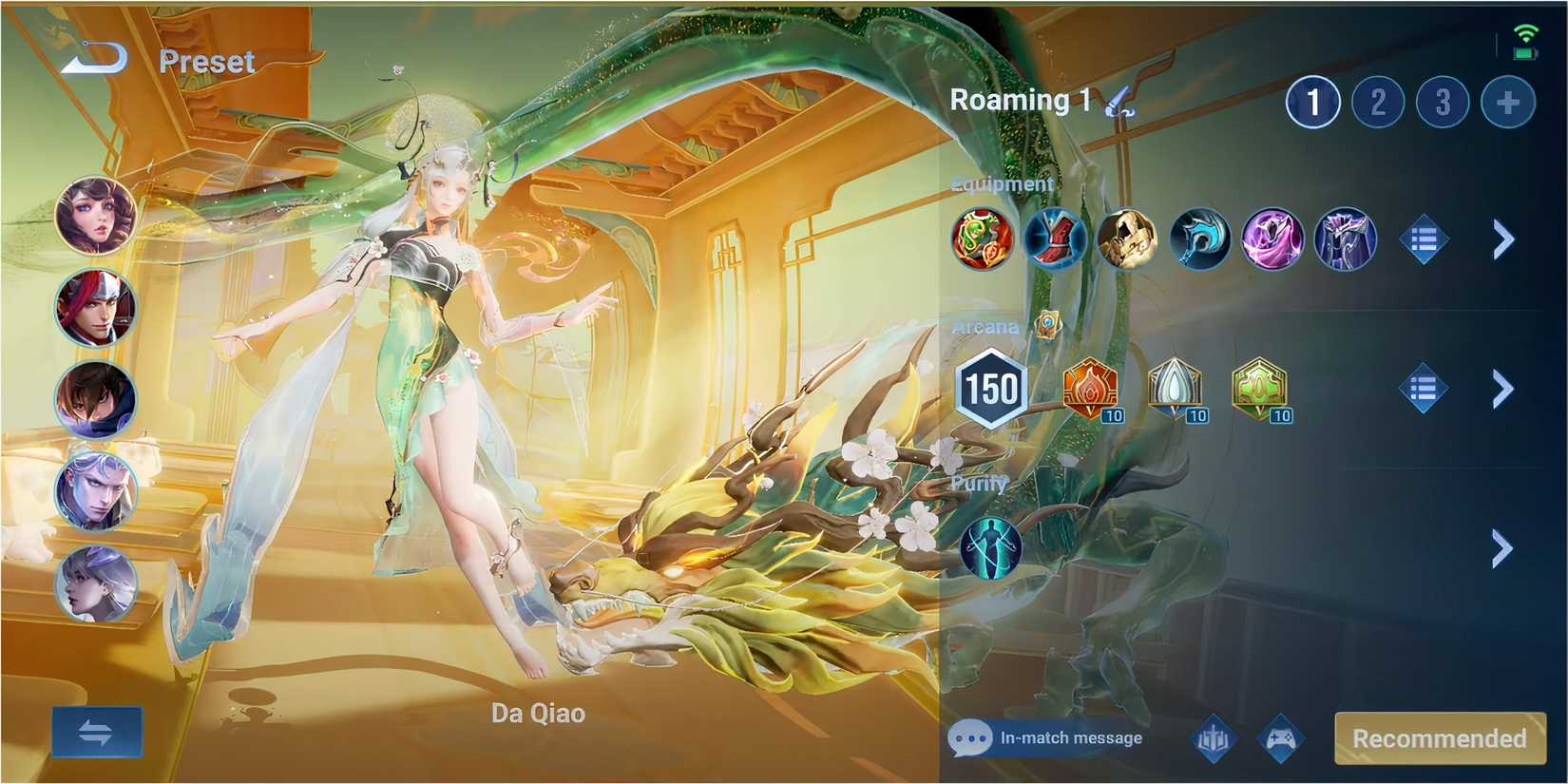Select the red boots equipment item

(1055, 239)
